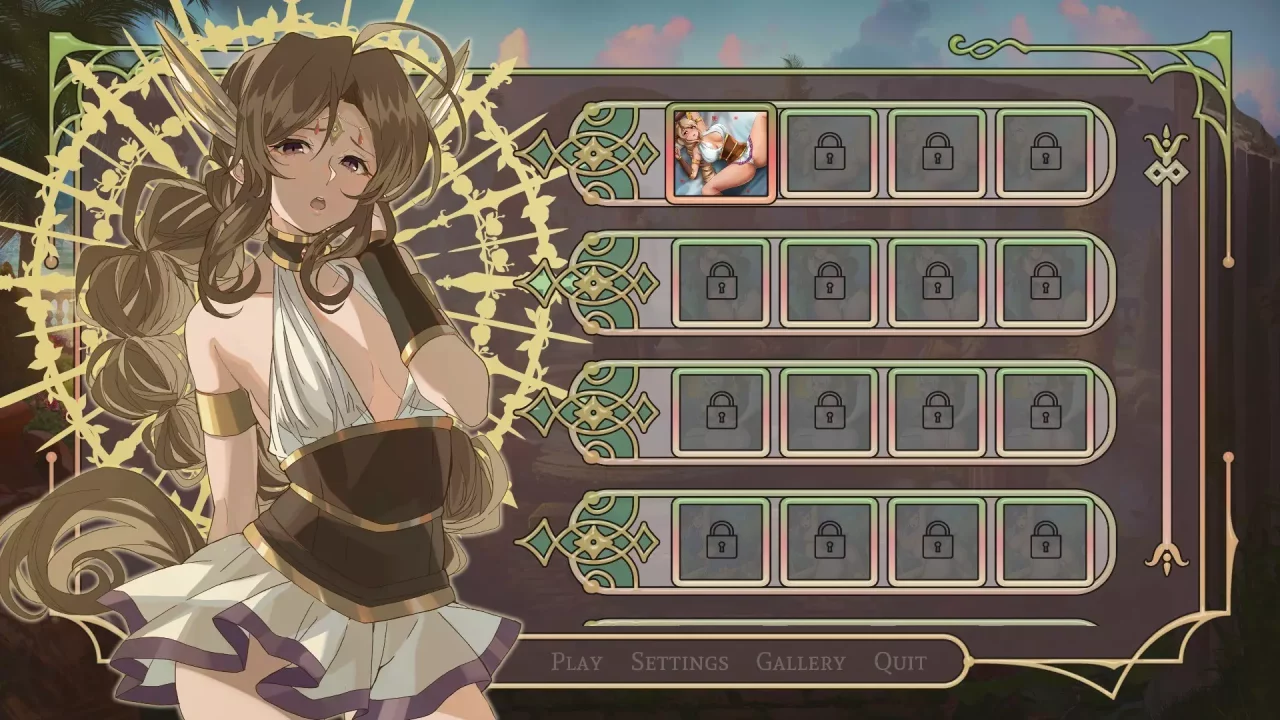Click the ornamental emblem beside the first gallery row
Viewport: 1280px width, 720px height.
[594, 155]
